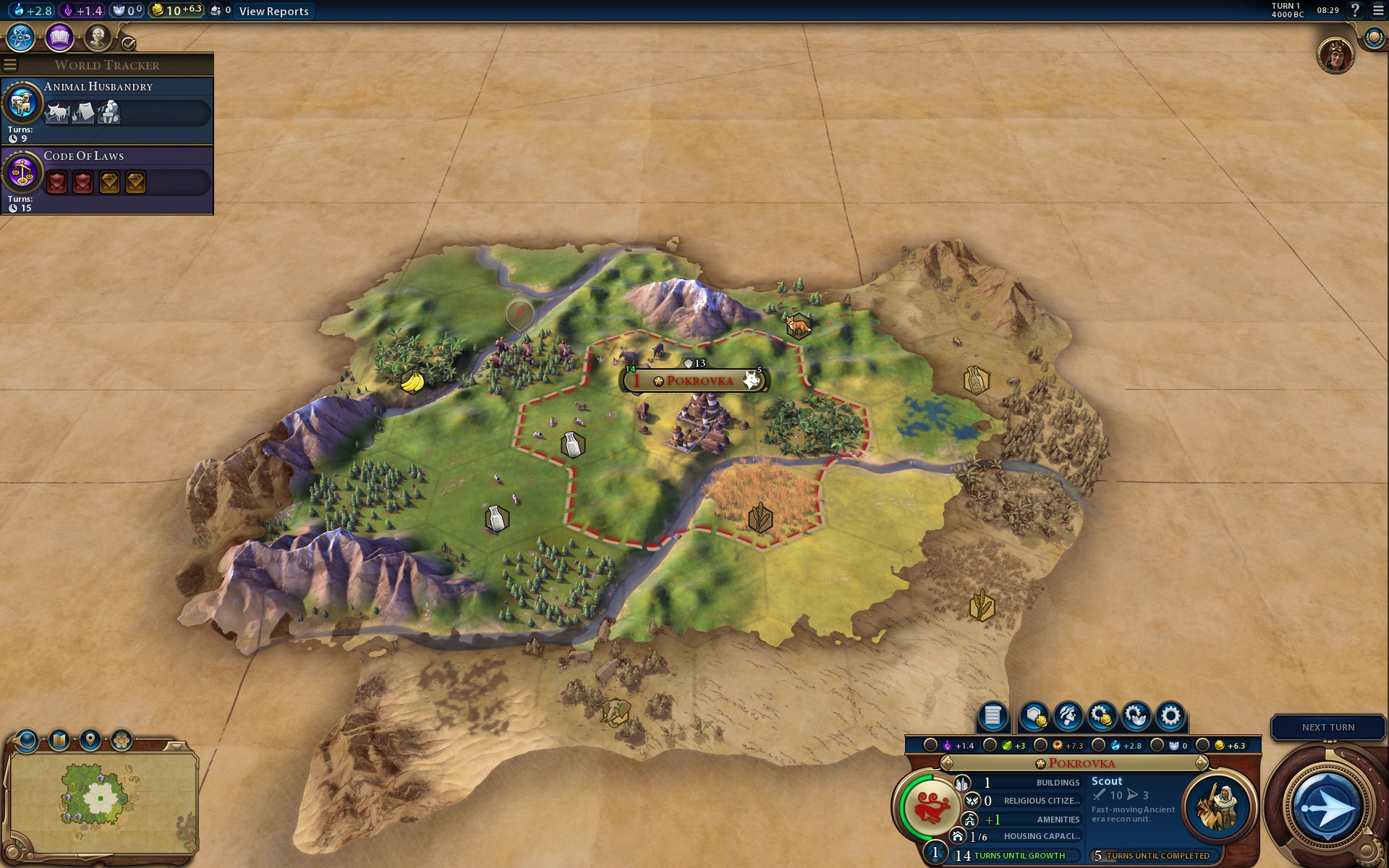The image size is (1389, 868).
Task: Open manage citizens head icon
Action: click(x=1068, y=716)
